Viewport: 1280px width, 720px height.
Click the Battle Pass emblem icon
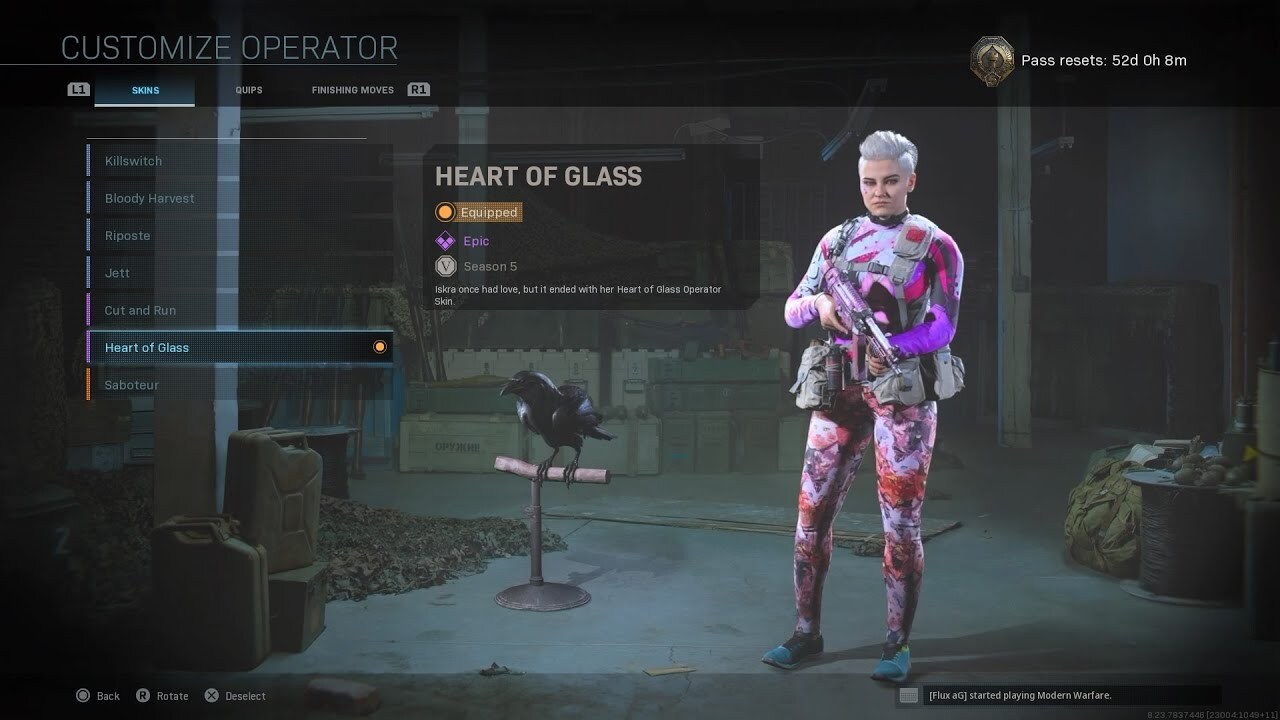992,60
